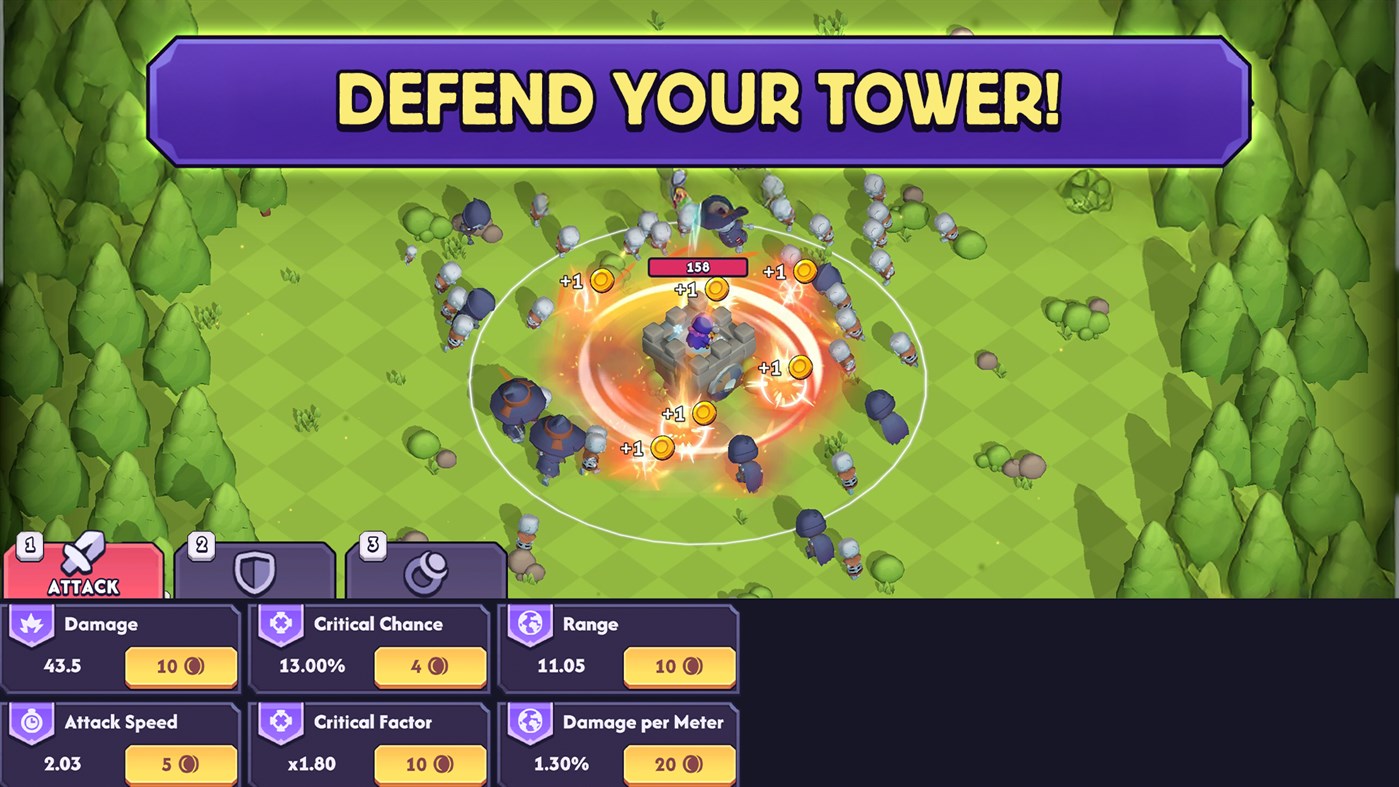Upgrade Damage per Meter for 20 coins

coord(679,764)
